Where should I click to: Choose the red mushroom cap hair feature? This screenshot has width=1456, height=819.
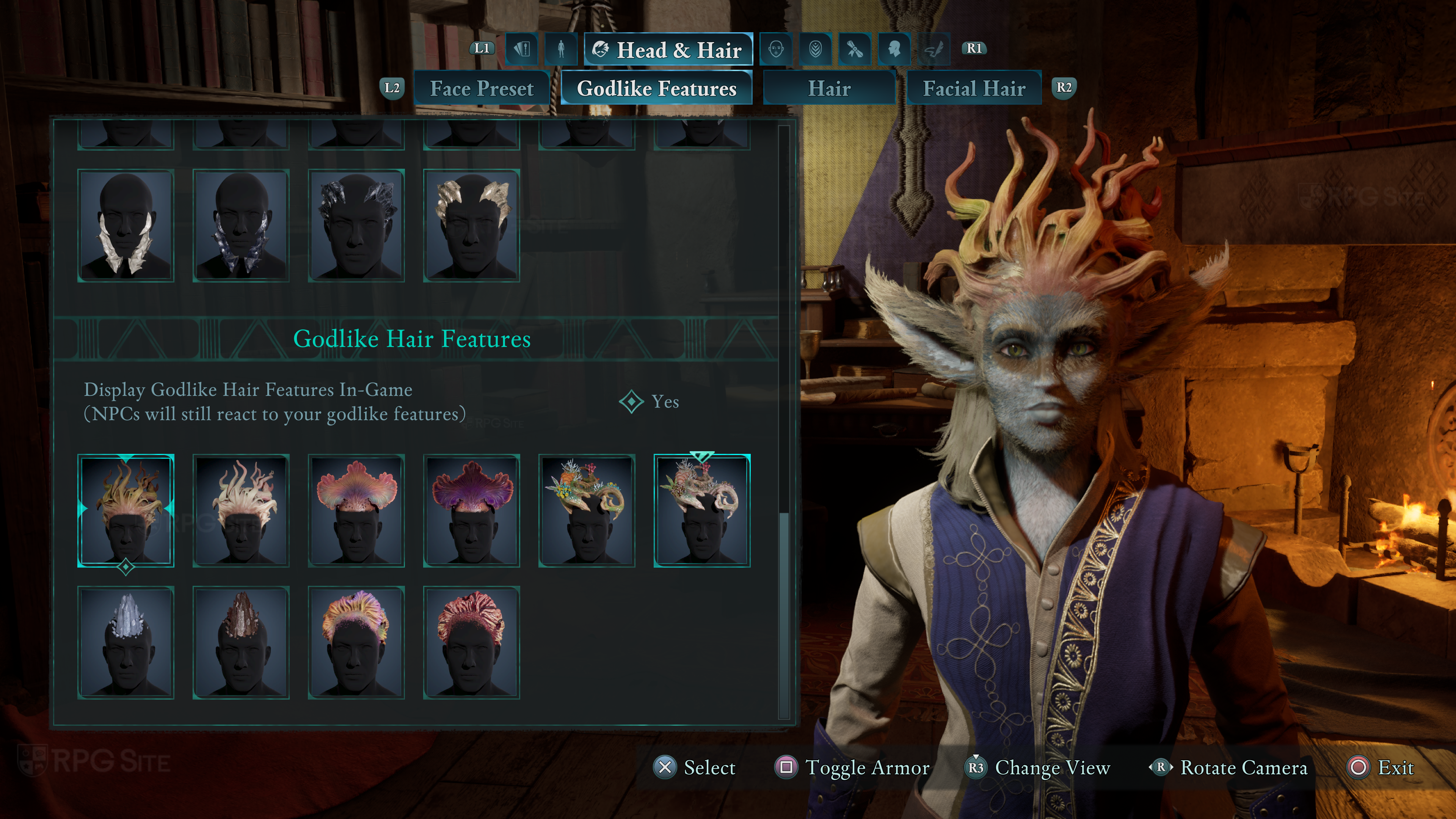click(x=471, y=643)
